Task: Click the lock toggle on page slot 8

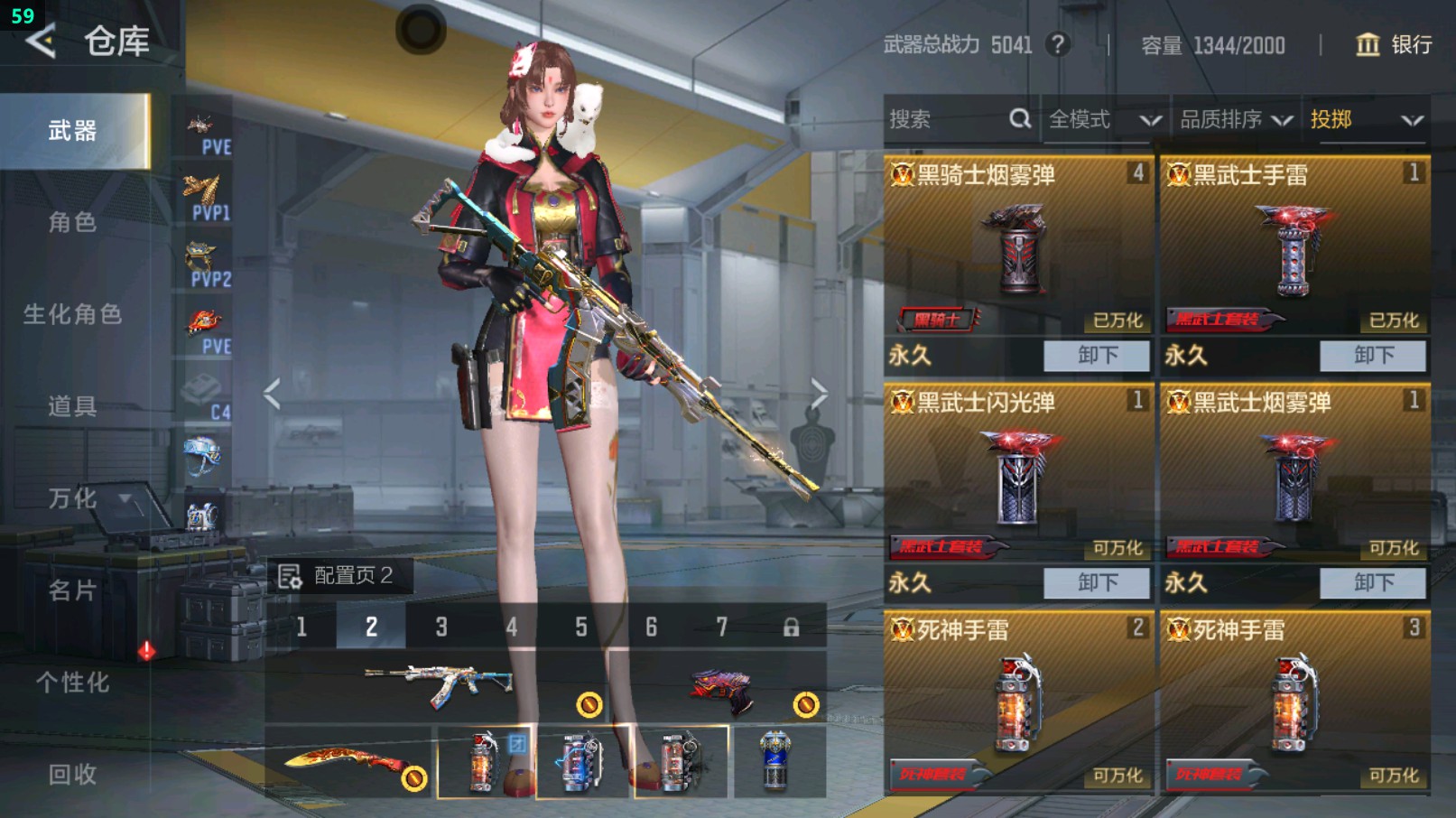Action: pos(792,627)
